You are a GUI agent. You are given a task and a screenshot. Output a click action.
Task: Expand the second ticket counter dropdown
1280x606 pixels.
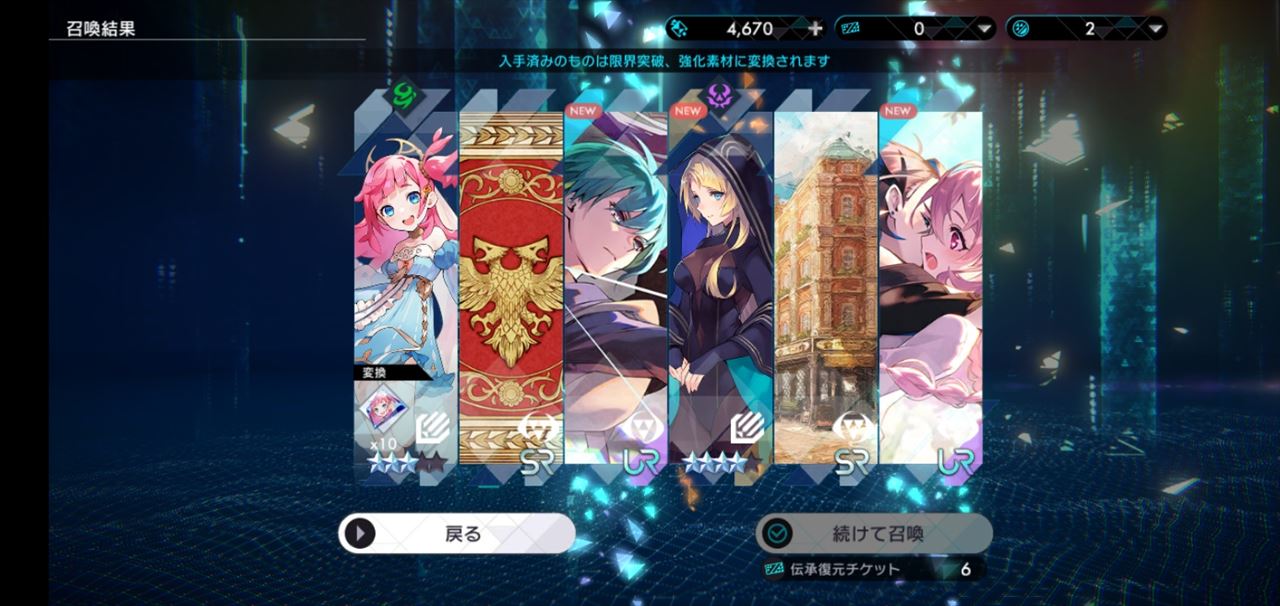click(1155, 29)
